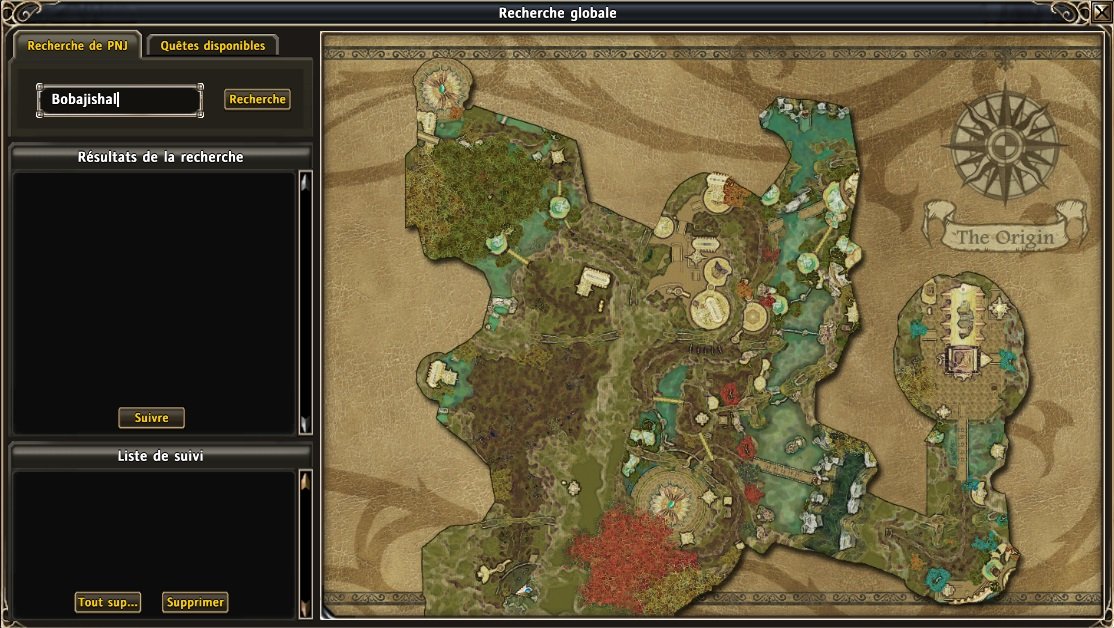Screen dimensions: 1114x628
Task: Click the Supprimer button
Action: click(x=195, y=602)
